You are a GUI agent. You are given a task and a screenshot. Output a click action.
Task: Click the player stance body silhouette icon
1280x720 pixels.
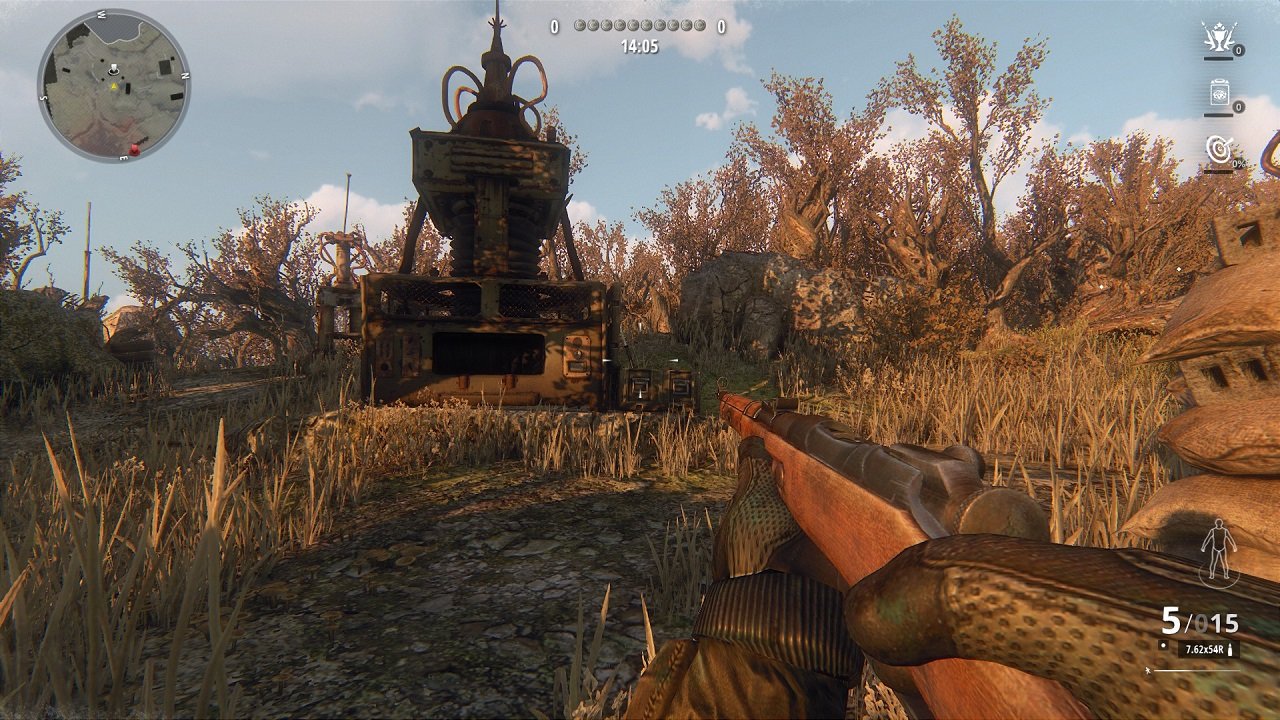tap(1219, 548)
